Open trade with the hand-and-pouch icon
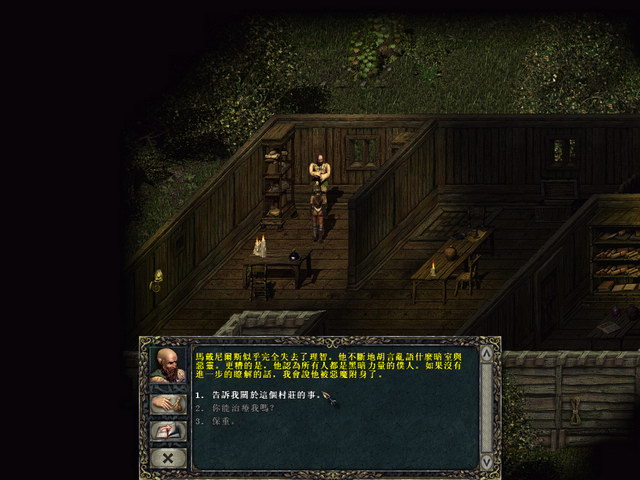The image size is (640, 480). click(x=167, y=404)
